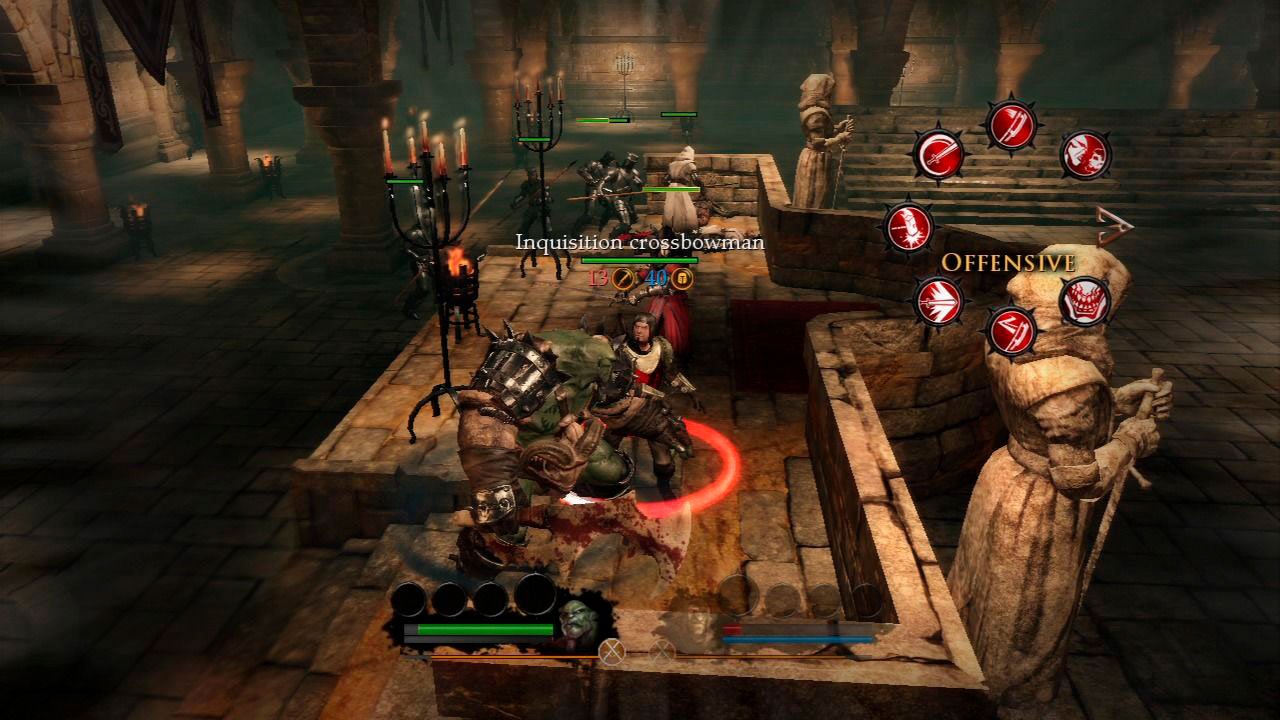Viewport: 1280px width, 720px height.
Task: Select the green orc character portrait
Action: [579, 622]
